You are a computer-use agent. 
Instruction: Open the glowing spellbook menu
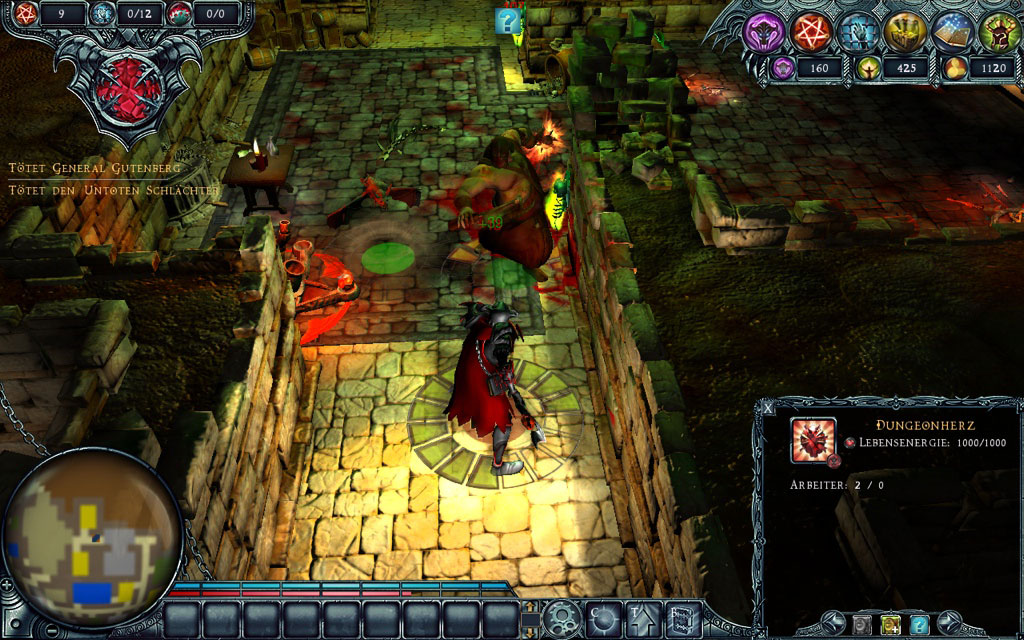point(952,32)
